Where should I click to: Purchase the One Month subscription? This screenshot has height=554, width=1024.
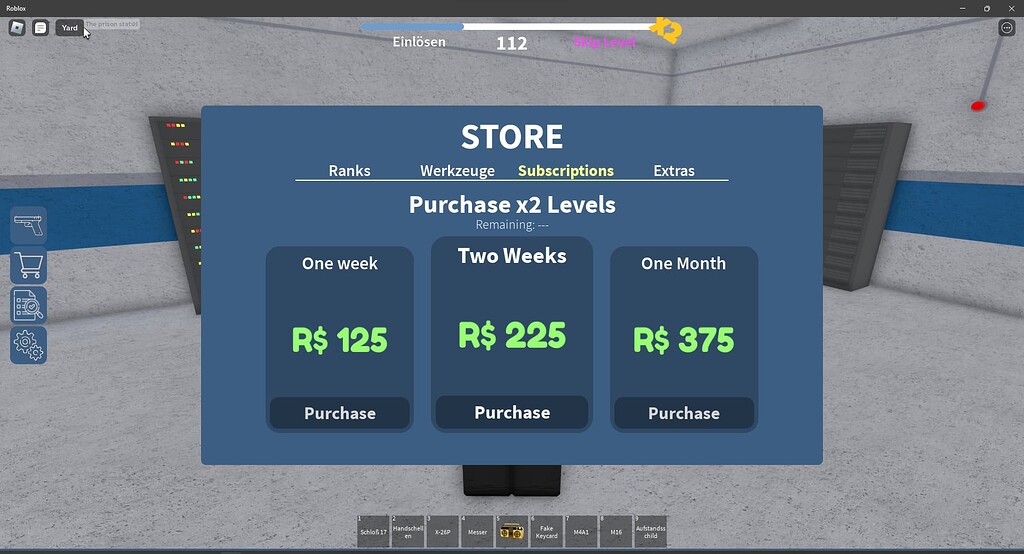point(684,413)
